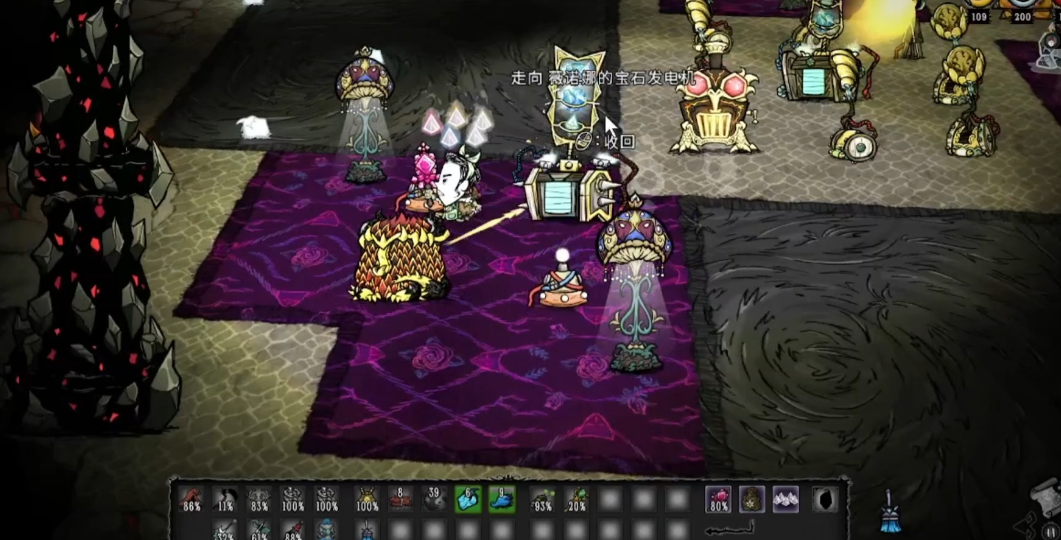The height and width of the screenshot is (540, 1061).
Task: Open the map scroll button
Action: 1043,496
